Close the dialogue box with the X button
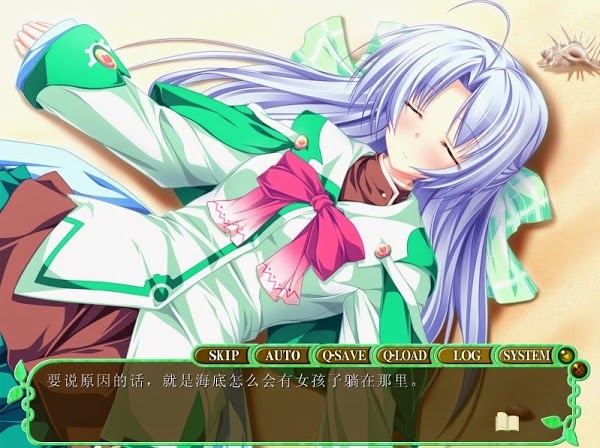This screenshot has height=448, width=600. click(x=581, y=370)
